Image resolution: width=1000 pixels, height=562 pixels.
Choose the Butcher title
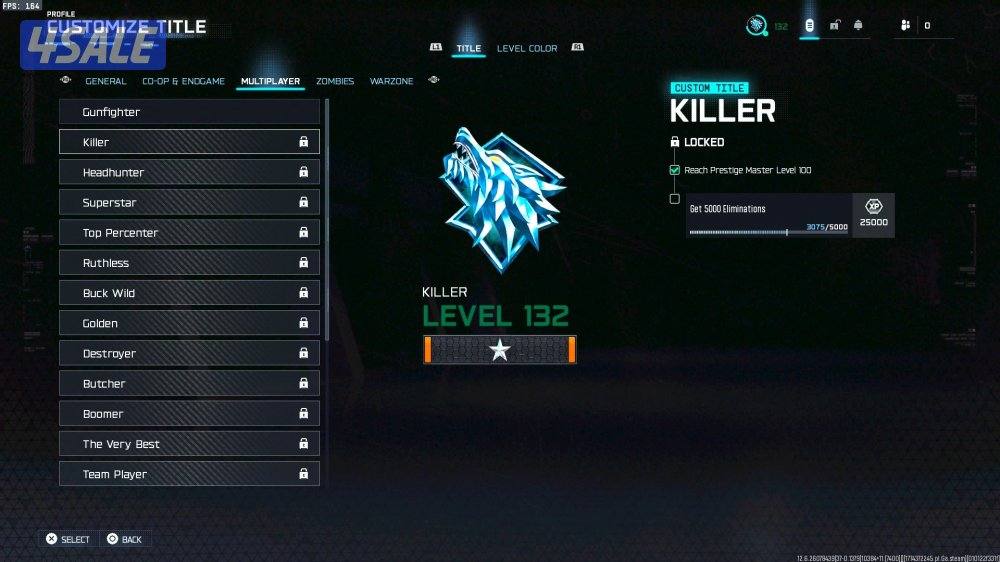(x=189, y=383)
